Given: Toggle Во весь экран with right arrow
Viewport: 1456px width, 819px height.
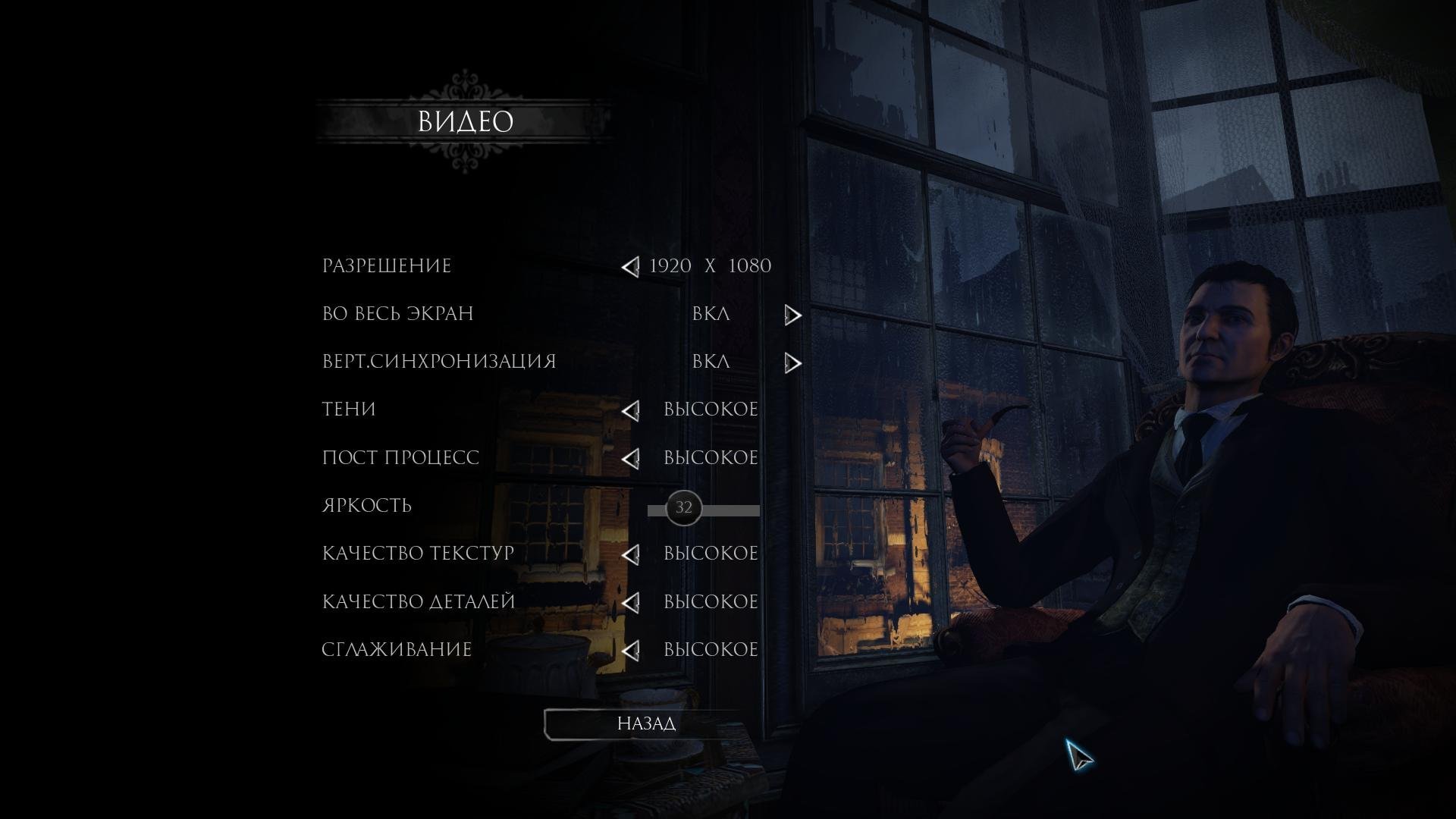Looking at the screenshot, I should tap(792, 315).
